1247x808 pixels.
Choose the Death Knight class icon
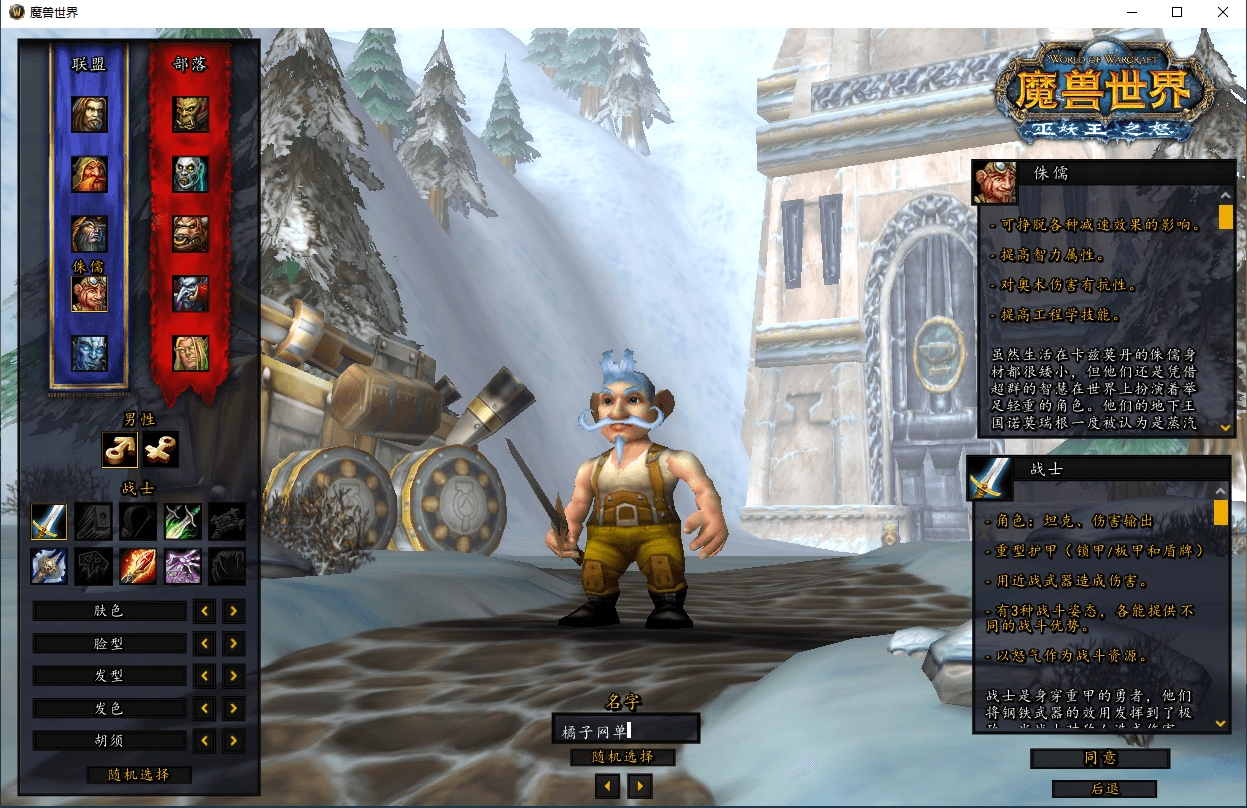[49, 566]
